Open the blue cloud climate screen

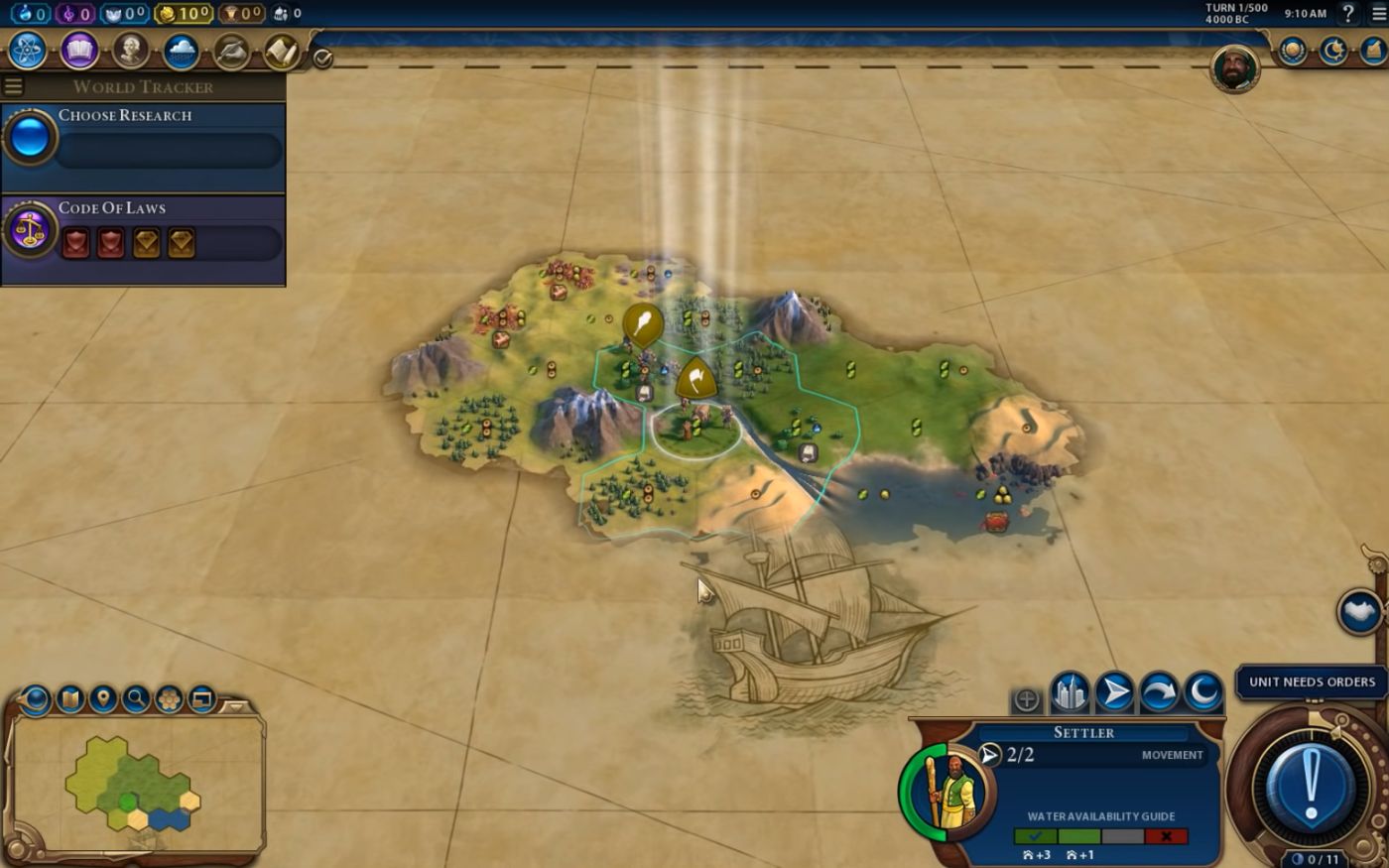(x=181, y=50)
